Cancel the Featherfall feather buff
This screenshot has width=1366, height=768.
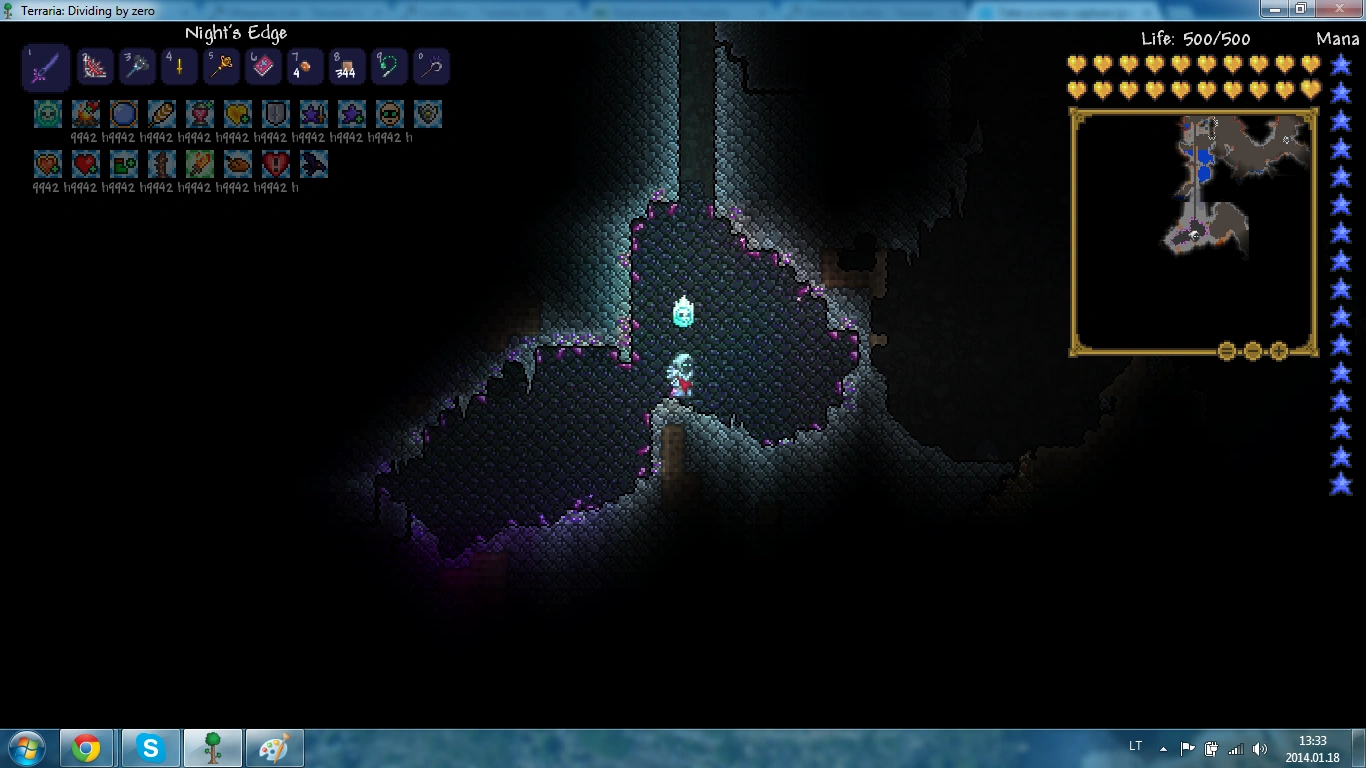[161, 113]
